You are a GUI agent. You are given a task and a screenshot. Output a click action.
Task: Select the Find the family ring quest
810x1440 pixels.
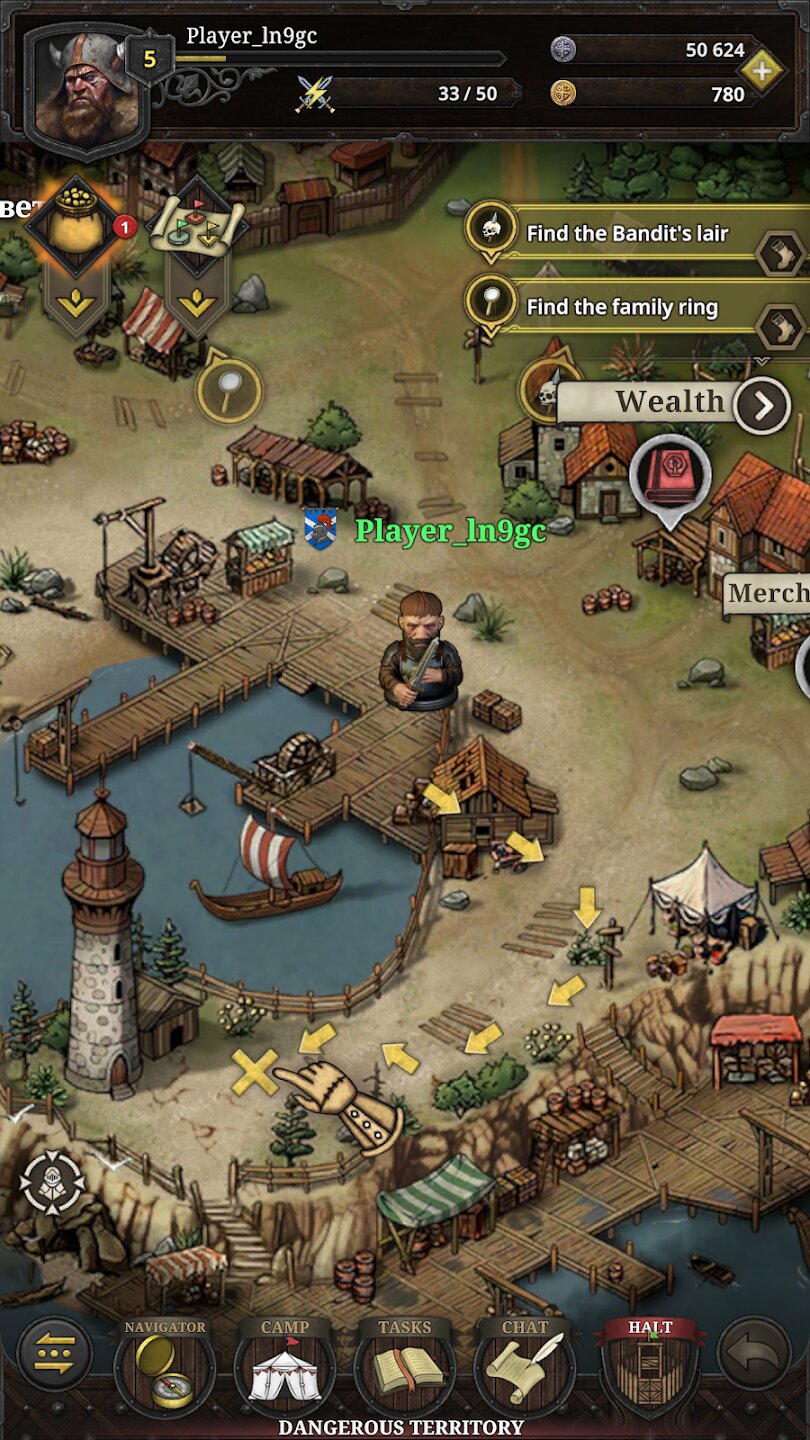622,307
